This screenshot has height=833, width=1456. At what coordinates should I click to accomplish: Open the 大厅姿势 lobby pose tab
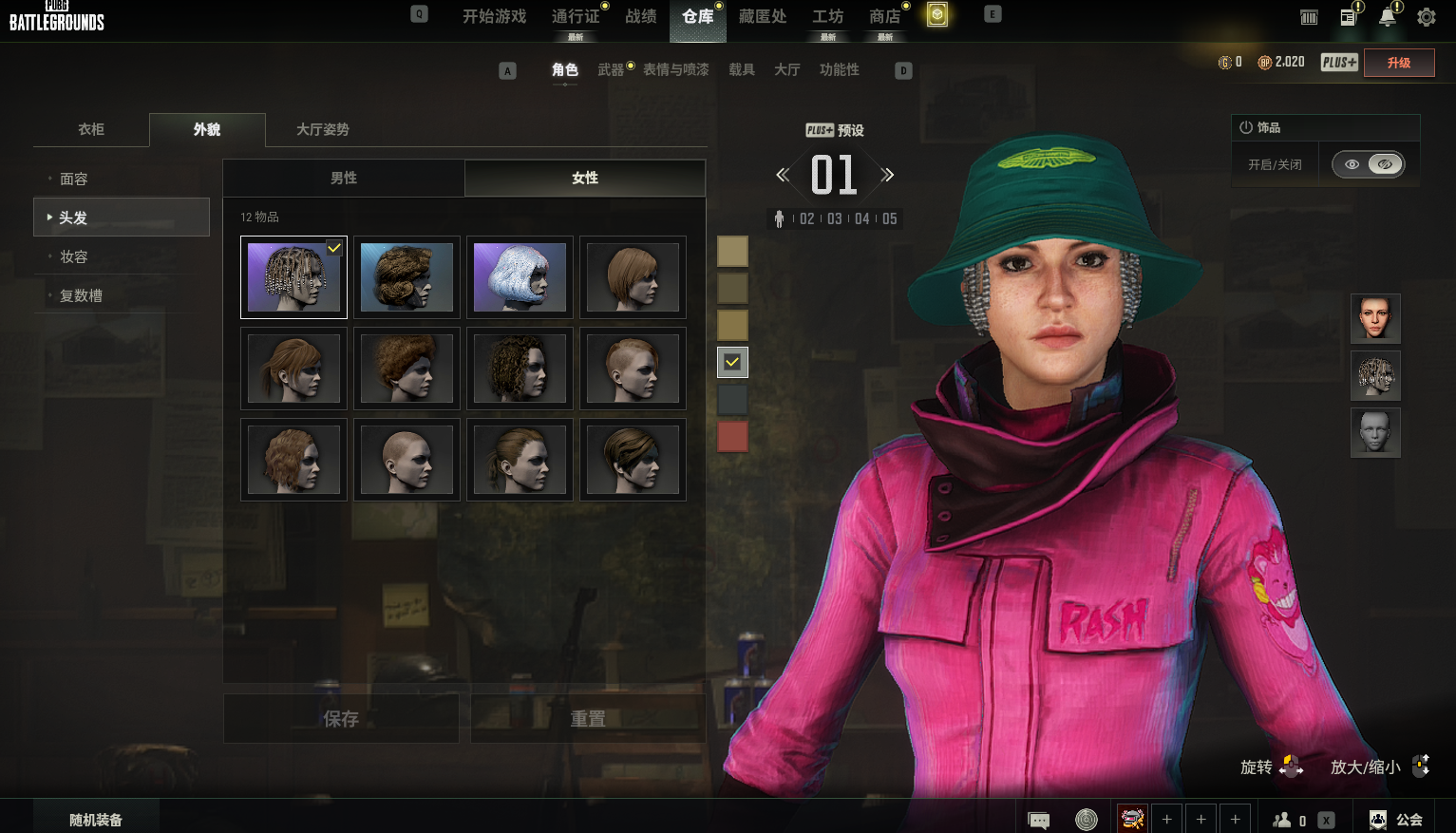pyautogui.click(x=322, y=129)
